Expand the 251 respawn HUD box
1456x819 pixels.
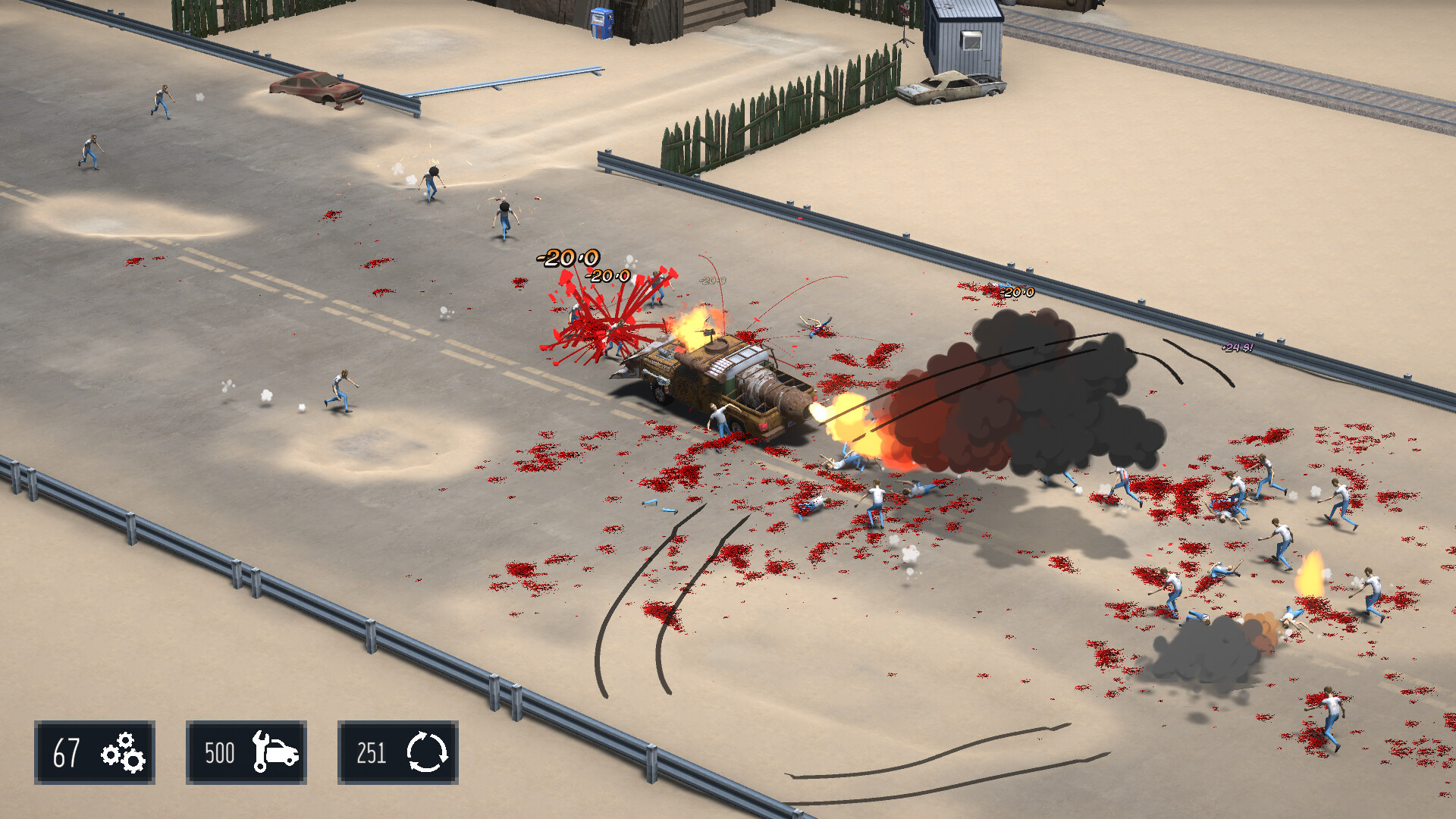pyautogui.click(x=370, y=753)
